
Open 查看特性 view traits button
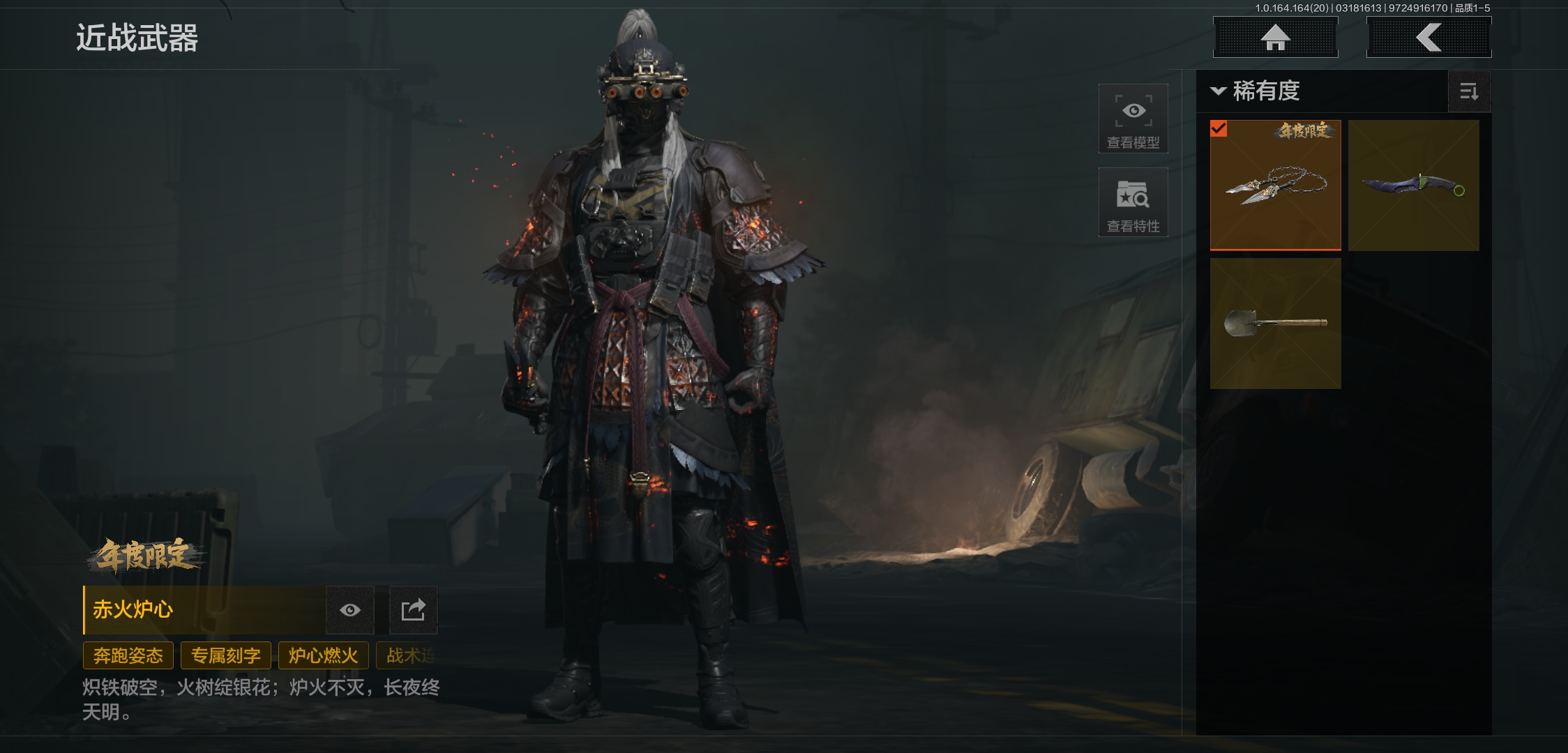point(1133,202)
